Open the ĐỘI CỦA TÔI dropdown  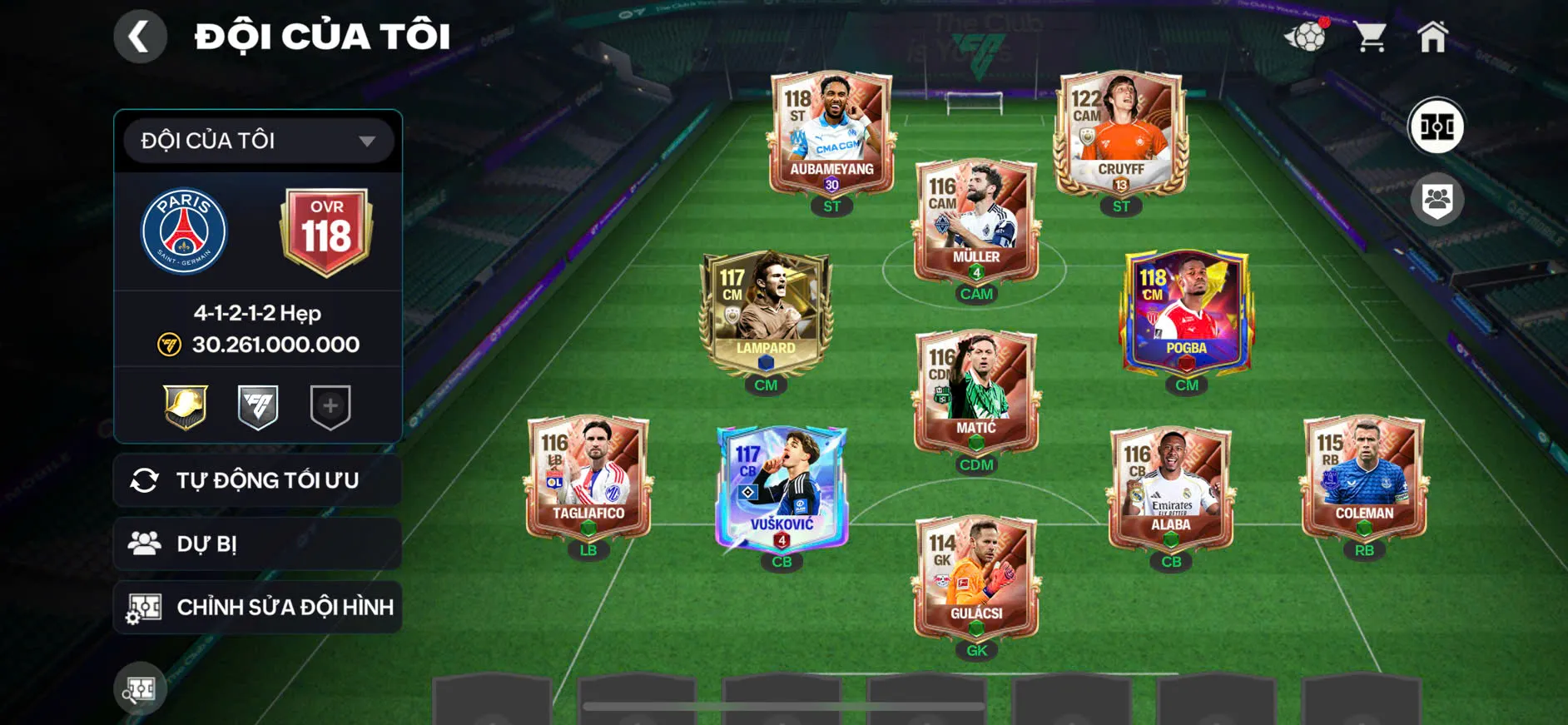(258, 141)
